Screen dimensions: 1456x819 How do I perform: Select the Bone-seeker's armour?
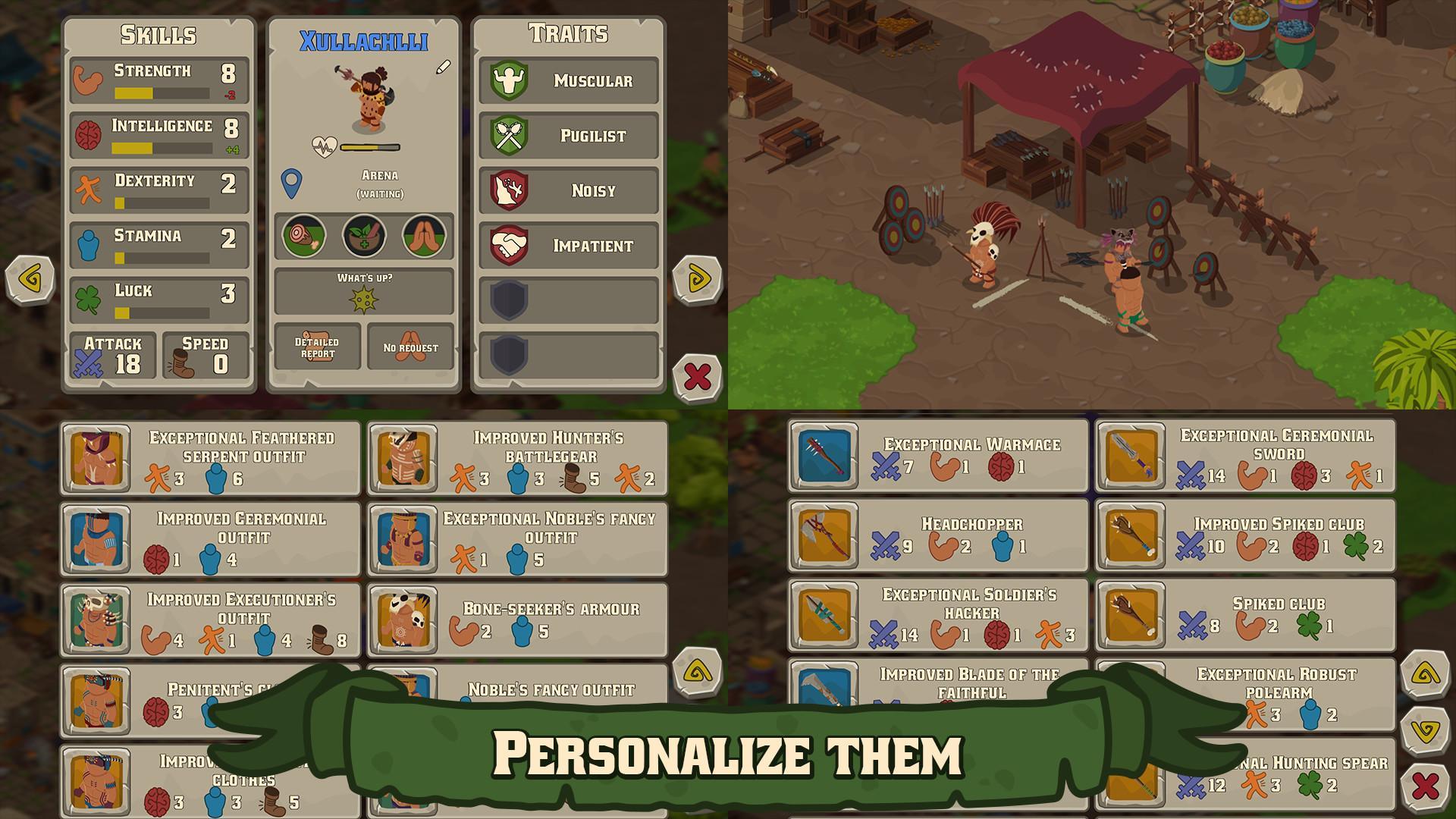click(517, 620)
